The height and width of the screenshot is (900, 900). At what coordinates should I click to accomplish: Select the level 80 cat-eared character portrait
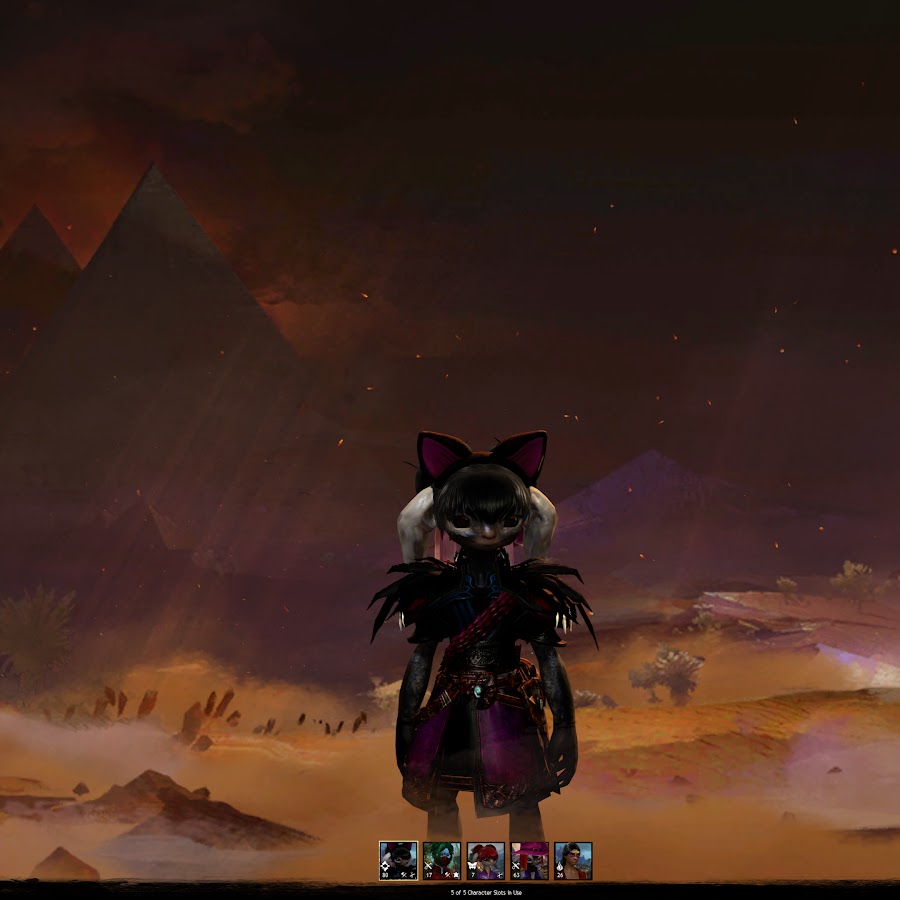tap(398, 860)
